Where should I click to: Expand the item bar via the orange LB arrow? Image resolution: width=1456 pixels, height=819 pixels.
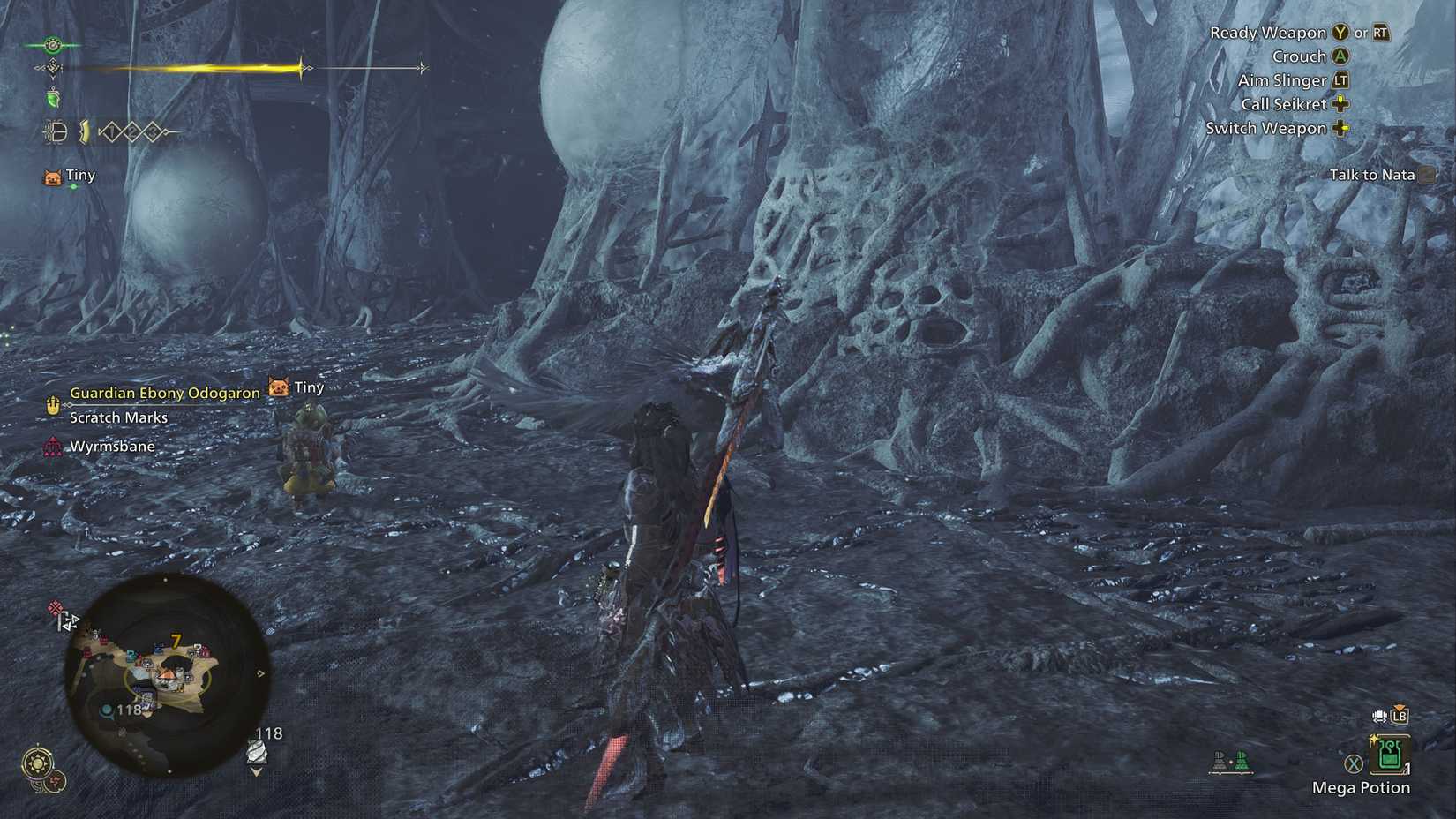point(1400,715)
